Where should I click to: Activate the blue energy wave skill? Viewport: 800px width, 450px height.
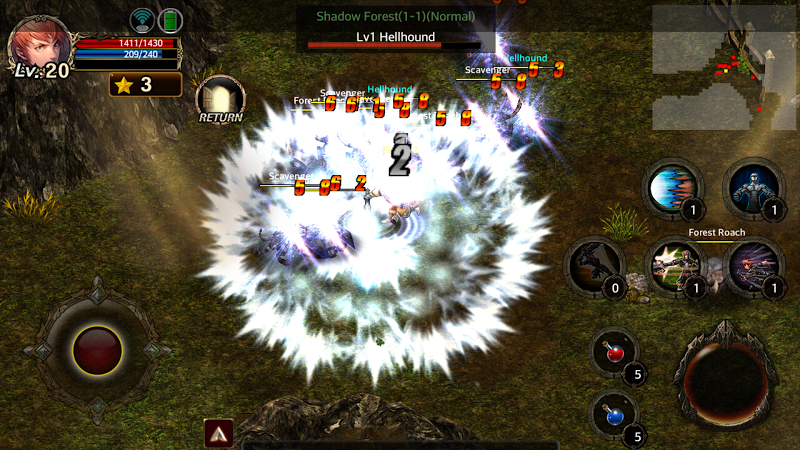[671, 187]
